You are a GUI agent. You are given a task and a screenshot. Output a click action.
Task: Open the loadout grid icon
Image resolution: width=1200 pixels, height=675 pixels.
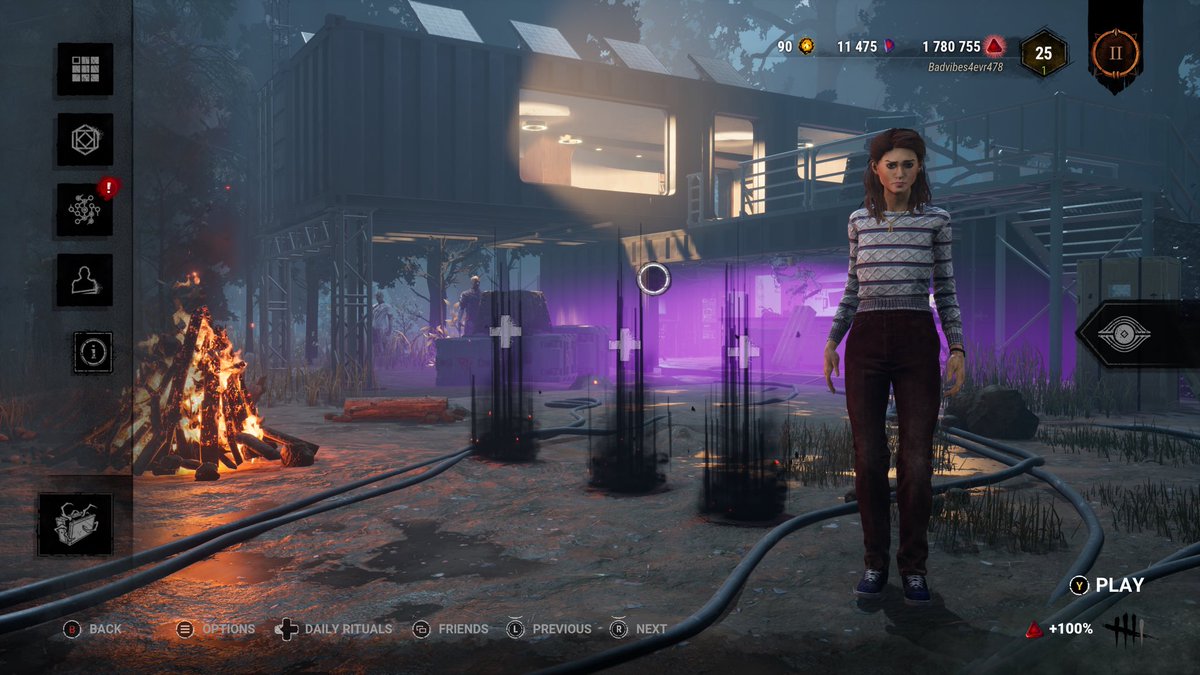click(85, 69)
